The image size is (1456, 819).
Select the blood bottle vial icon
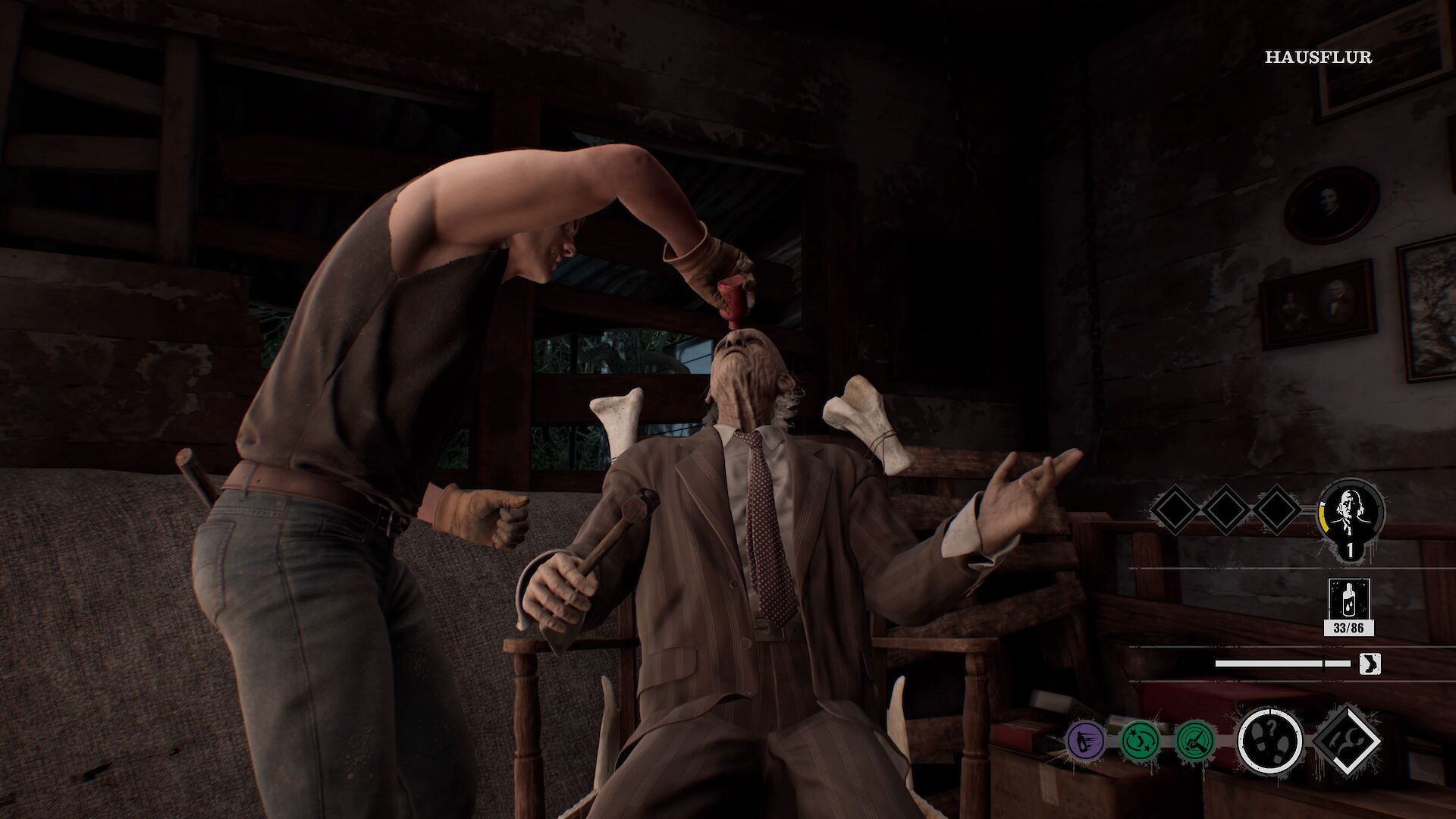(x=1348, y=600)
